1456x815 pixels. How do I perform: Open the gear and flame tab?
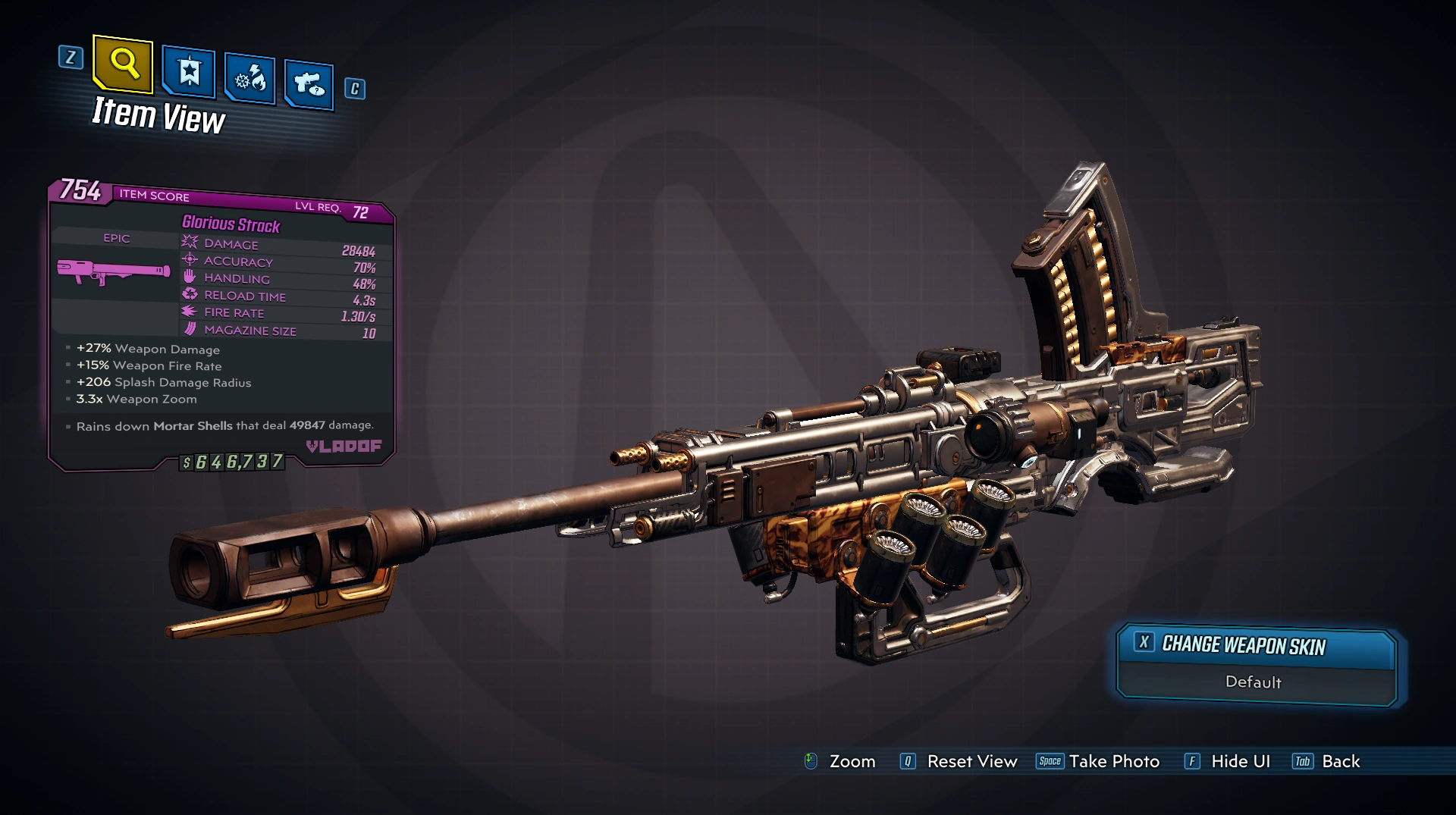click(x=249, y=79)
